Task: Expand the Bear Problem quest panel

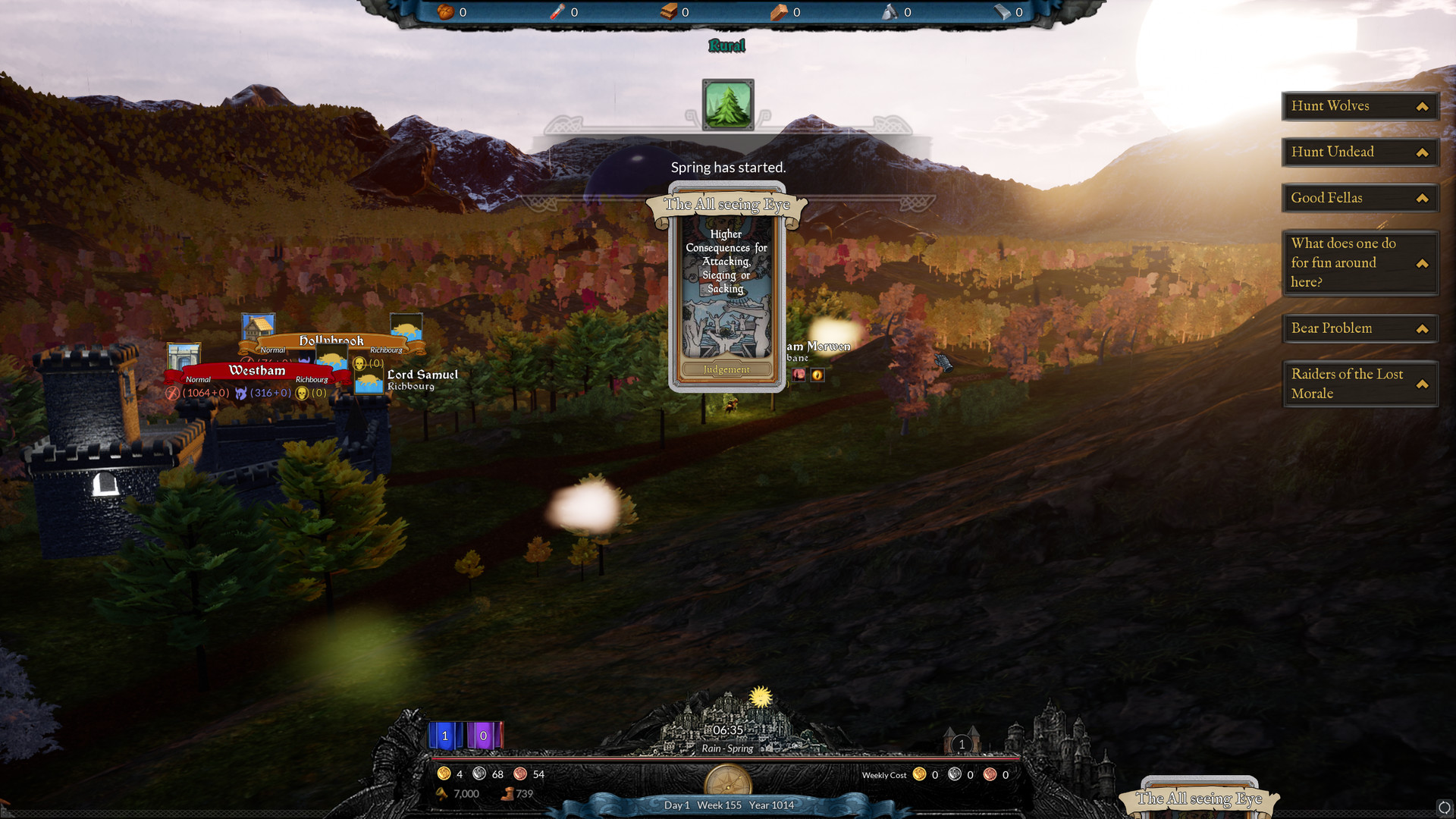Action: pyautogui.click(x=1422, y=328)
